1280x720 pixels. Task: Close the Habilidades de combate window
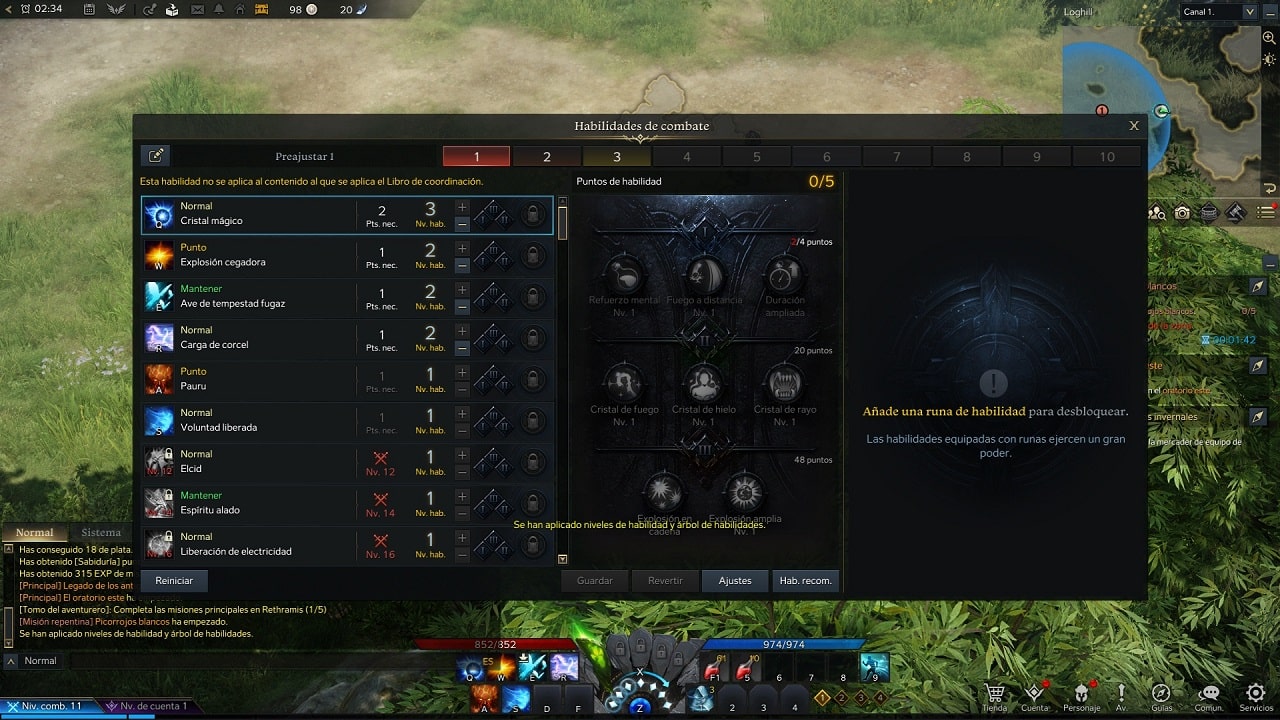click(x=1134, y=126)
